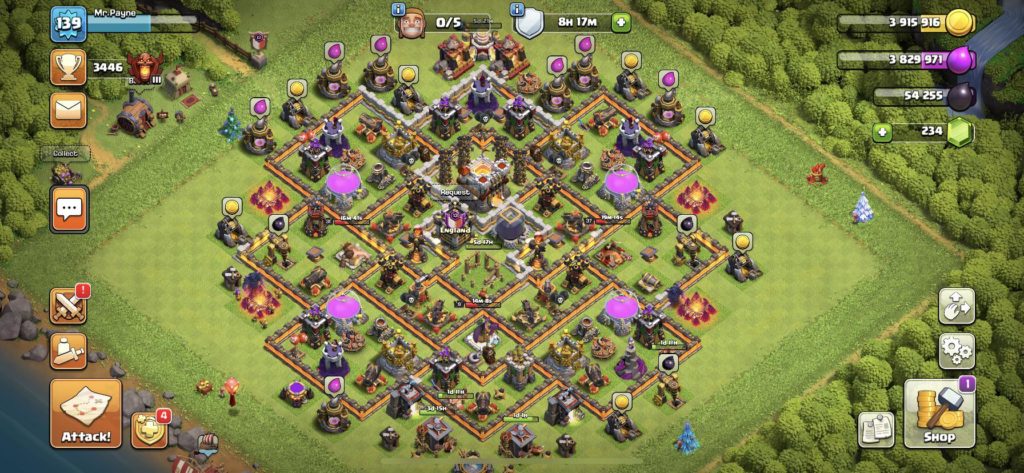Viewport: 1024px width, 473px height.
Task: Click the green plus beside shield timer
Action: point(622,21)
